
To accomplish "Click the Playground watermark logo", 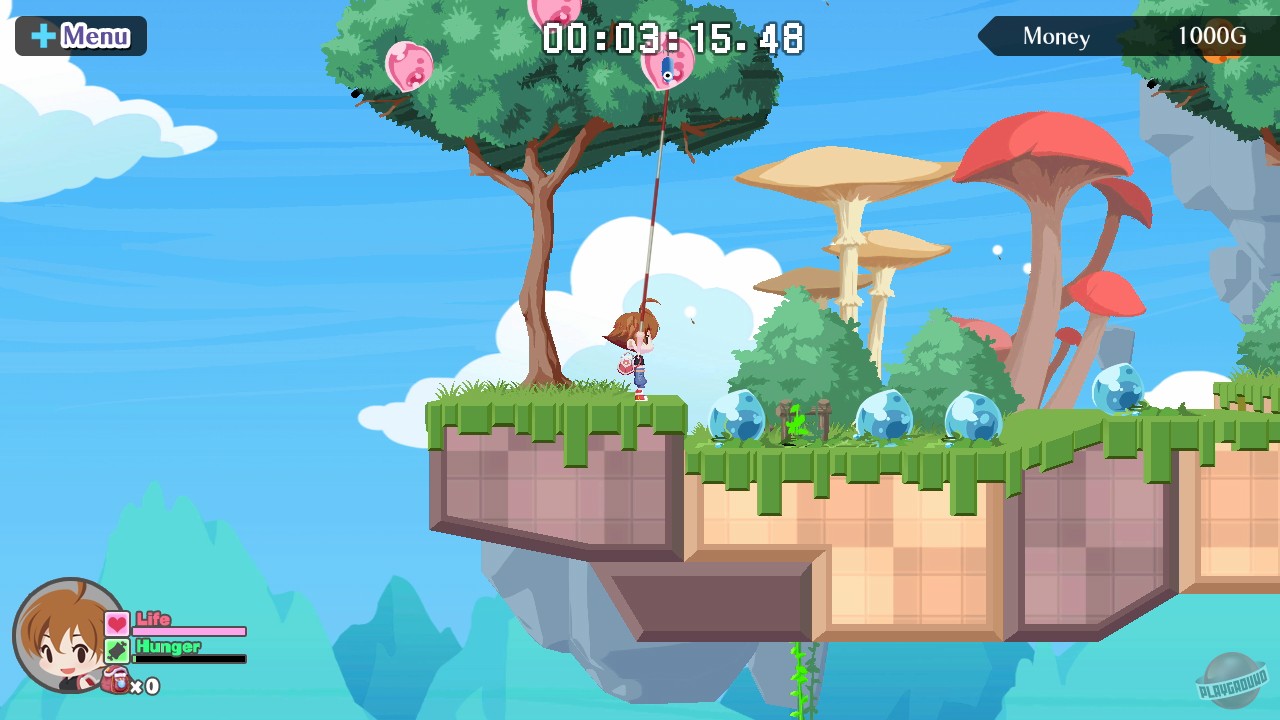I will point(1234,681).
